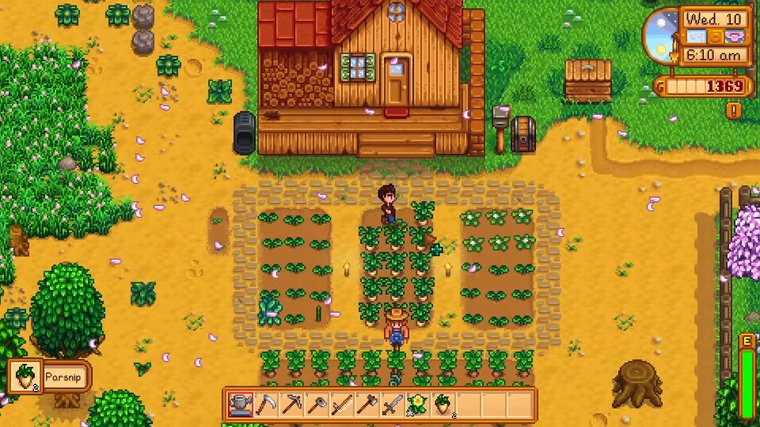
Task: Select the watering can in the hotbar
Action: (x=241, y=404)
